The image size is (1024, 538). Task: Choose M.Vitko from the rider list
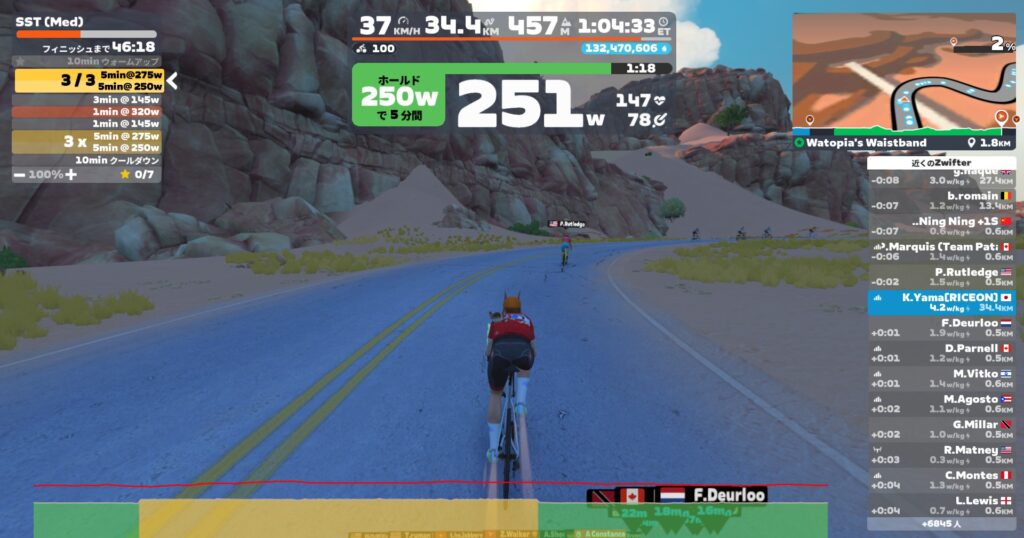click(x=941, y=378)
